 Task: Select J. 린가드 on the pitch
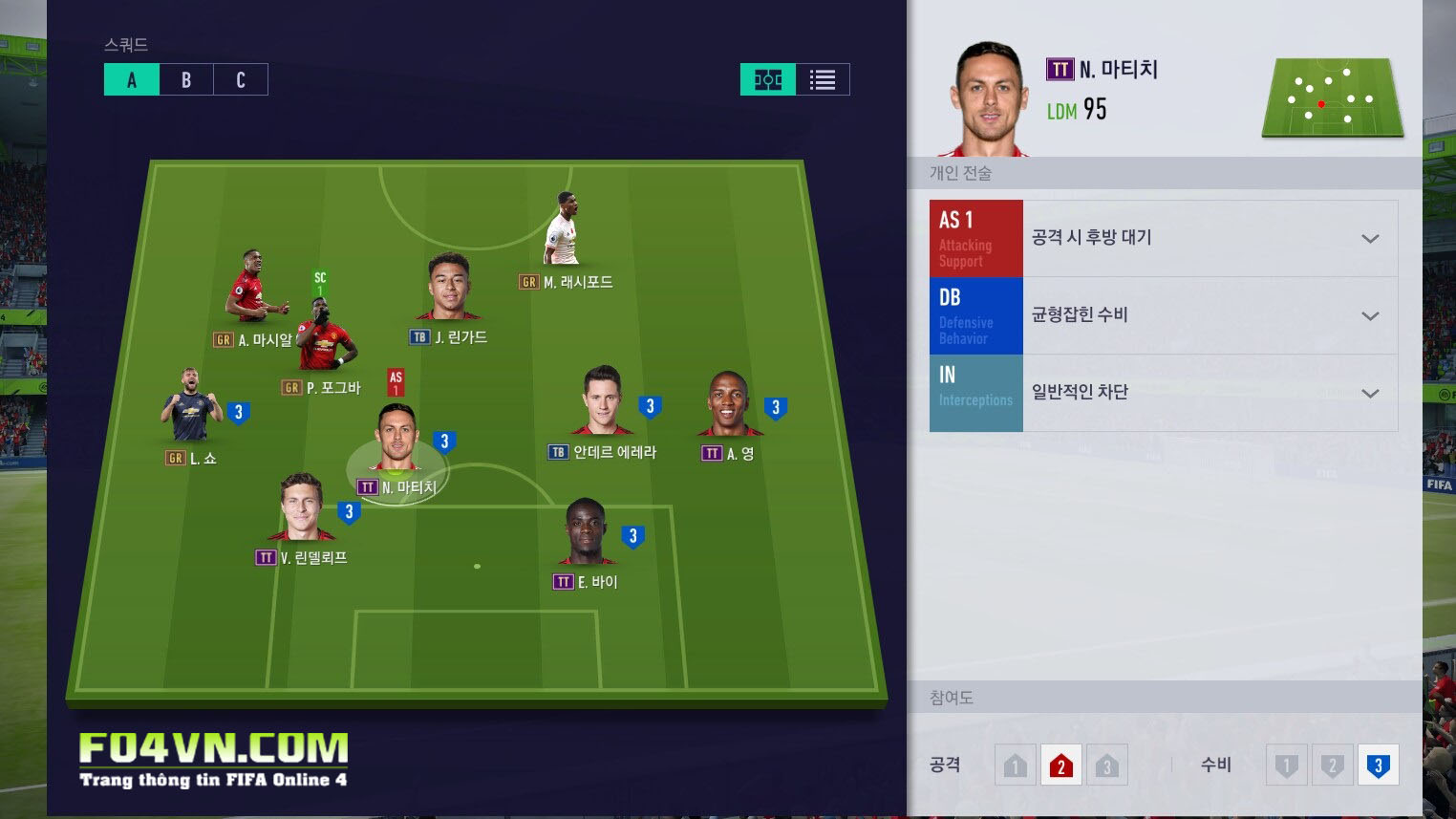(449, 288)
